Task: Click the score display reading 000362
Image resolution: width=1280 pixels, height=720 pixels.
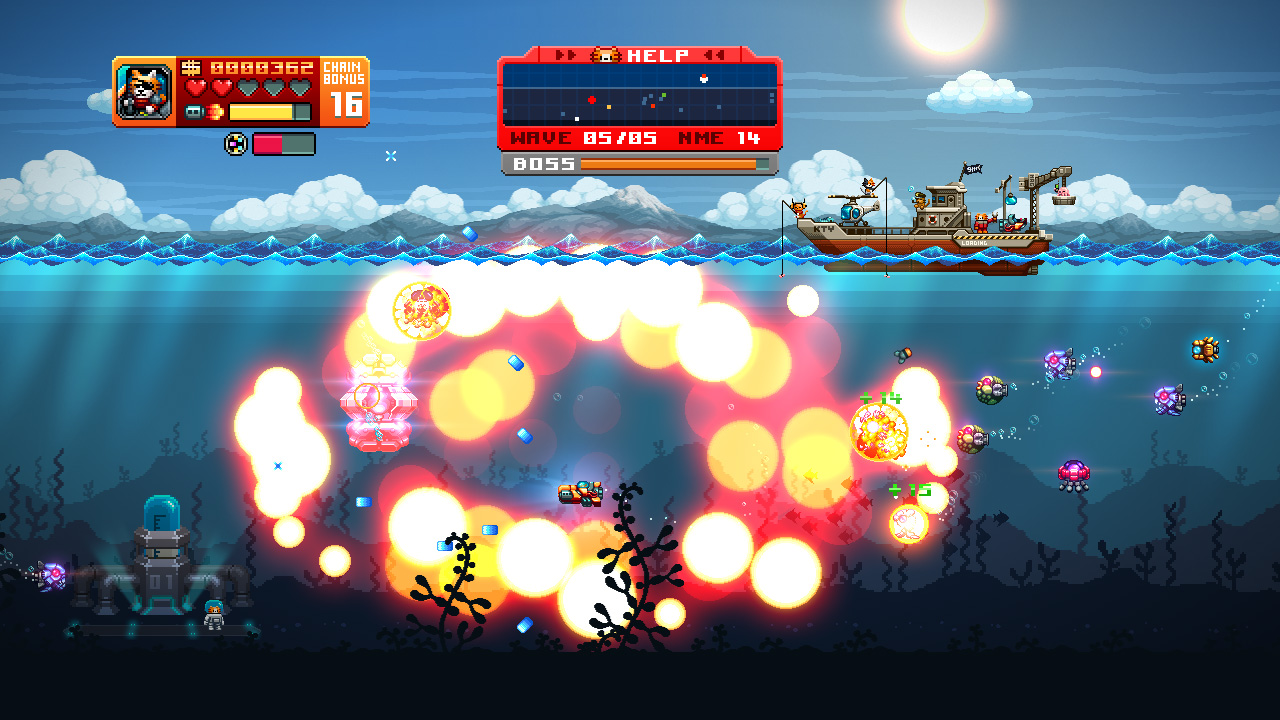Action: (262, 66)
